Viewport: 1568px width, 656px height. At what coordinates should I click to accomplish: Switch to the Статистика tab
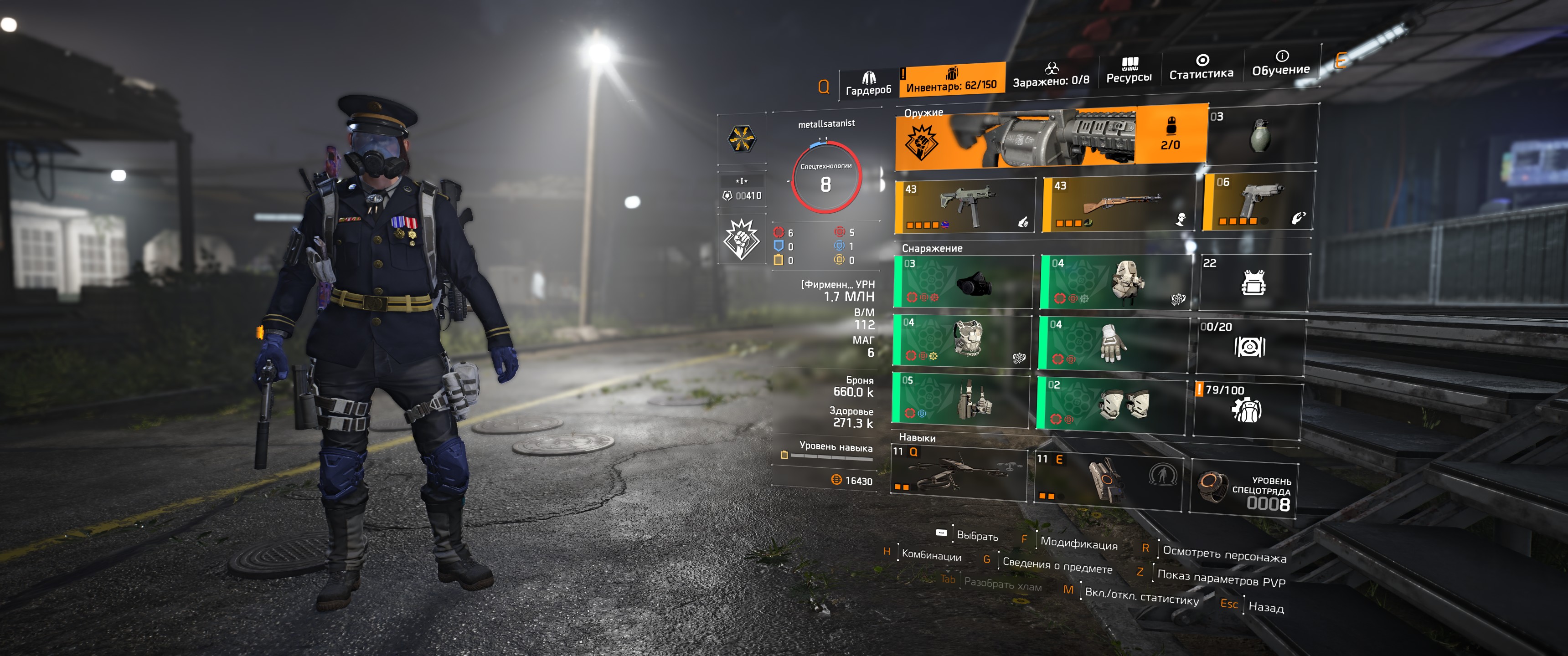tap(1201, 67)
